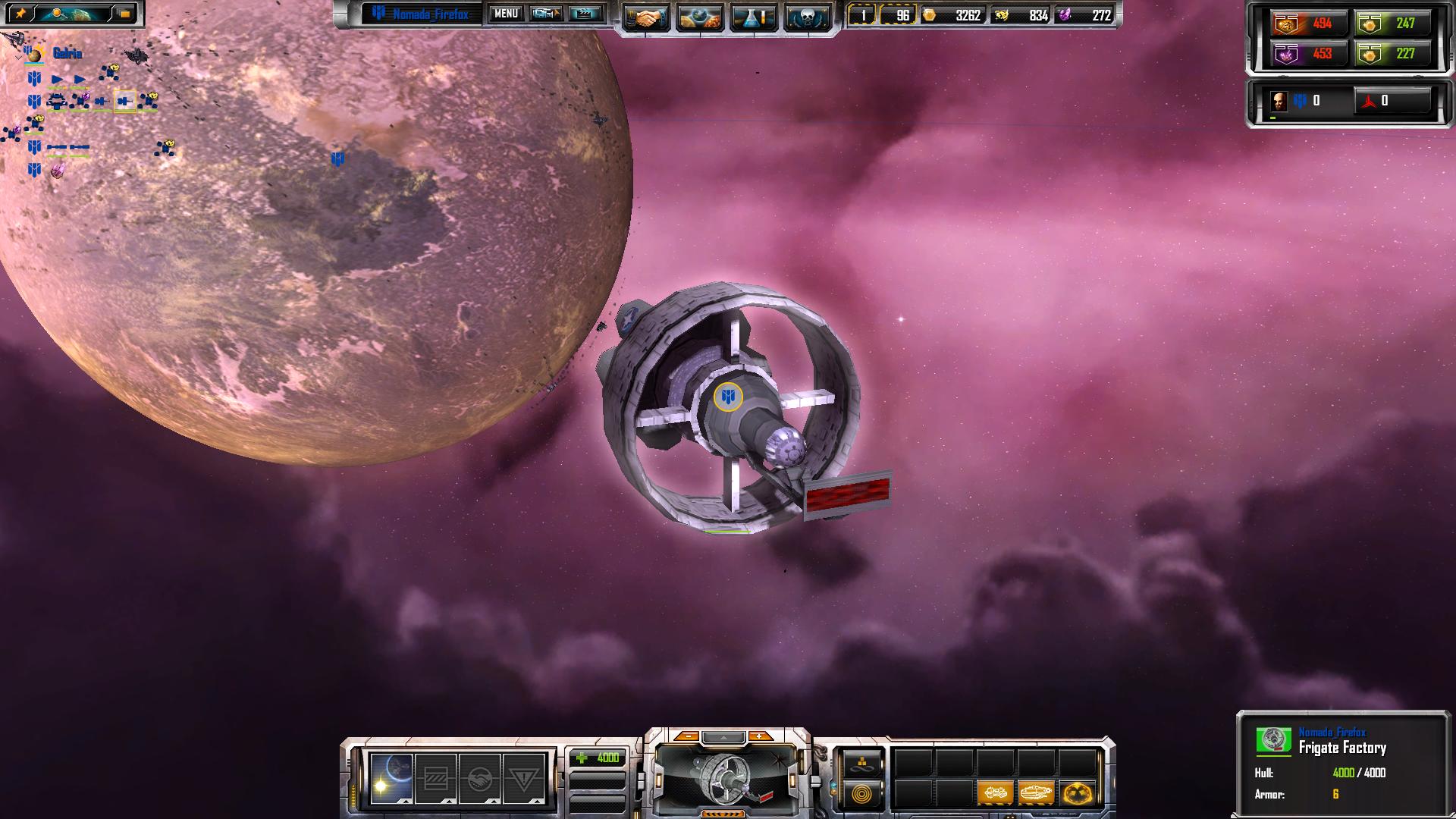This screenshot has width=1456, height=819.
Task: Select the highlighted structure in empire tree
Action: point(125,101)
